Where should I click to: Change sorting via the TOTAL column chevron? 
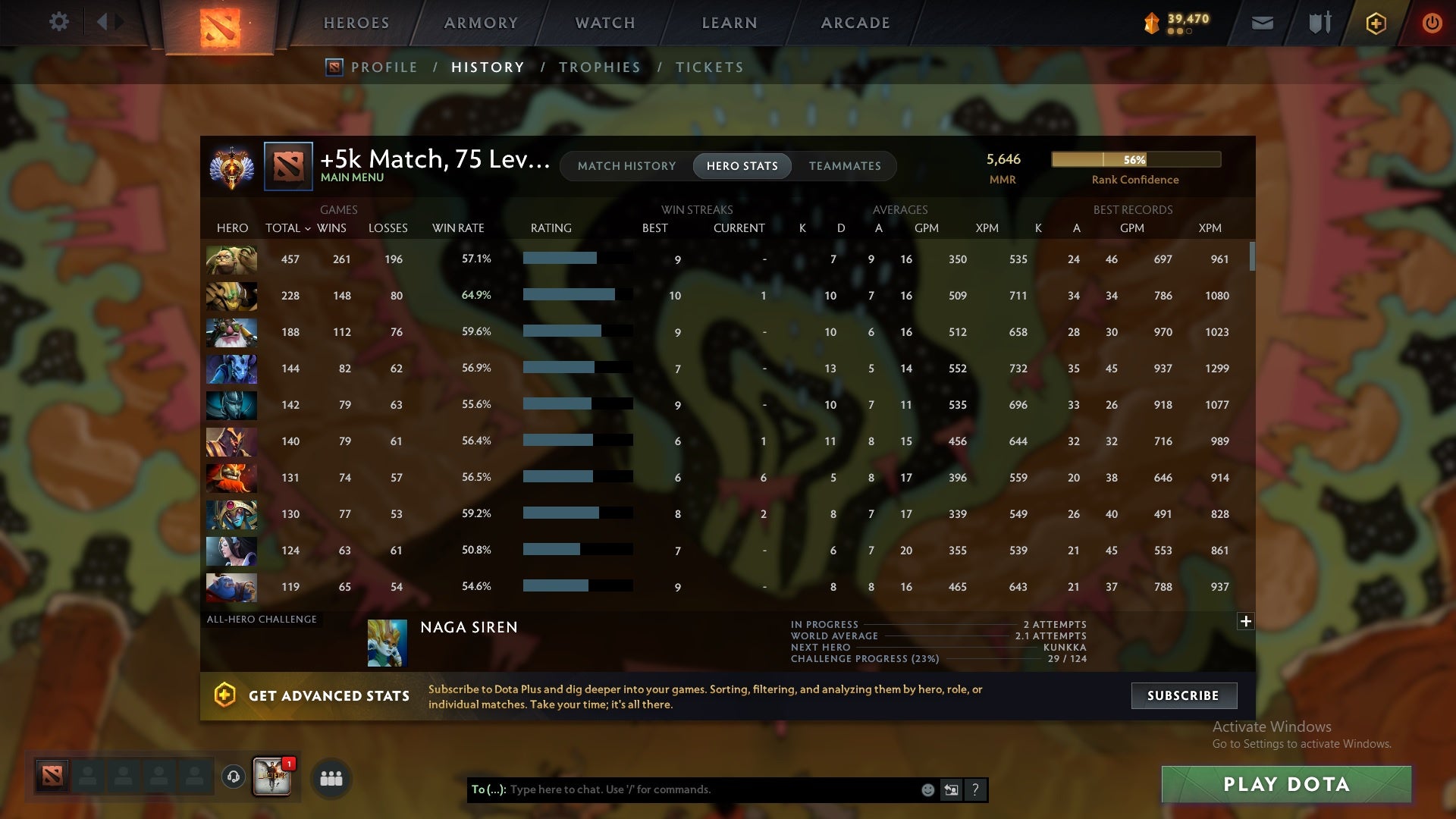(x=307, y=227)
